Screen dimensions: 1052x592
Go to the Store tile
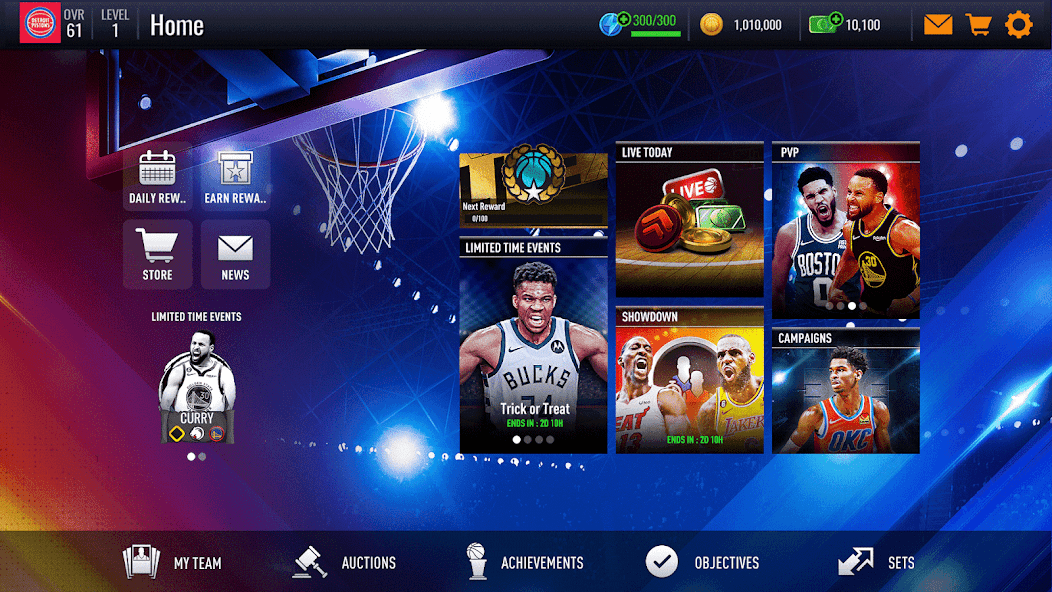point(157,254)
